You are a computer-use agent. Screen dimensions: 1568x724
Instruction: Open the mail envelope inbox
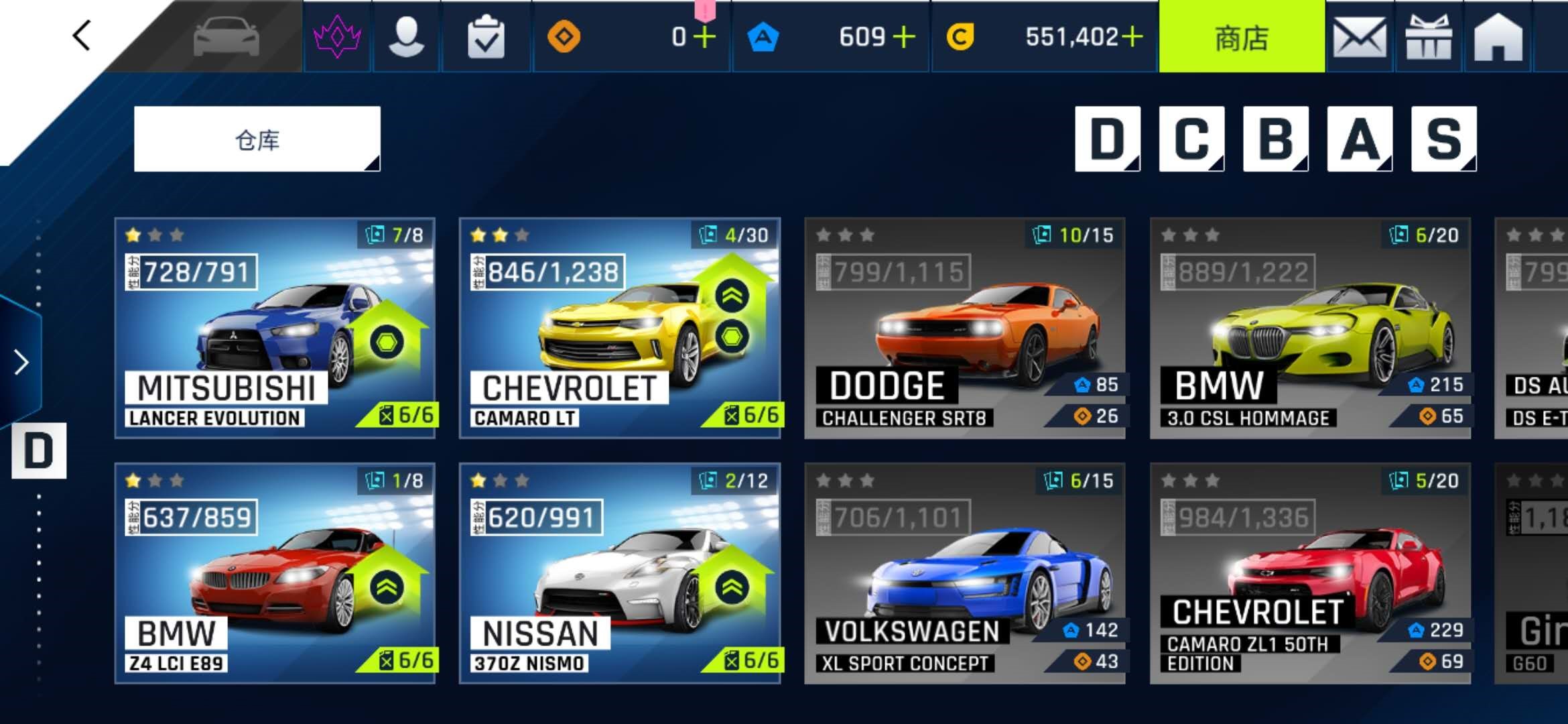pyautogui.click(x=1360, y=38)
